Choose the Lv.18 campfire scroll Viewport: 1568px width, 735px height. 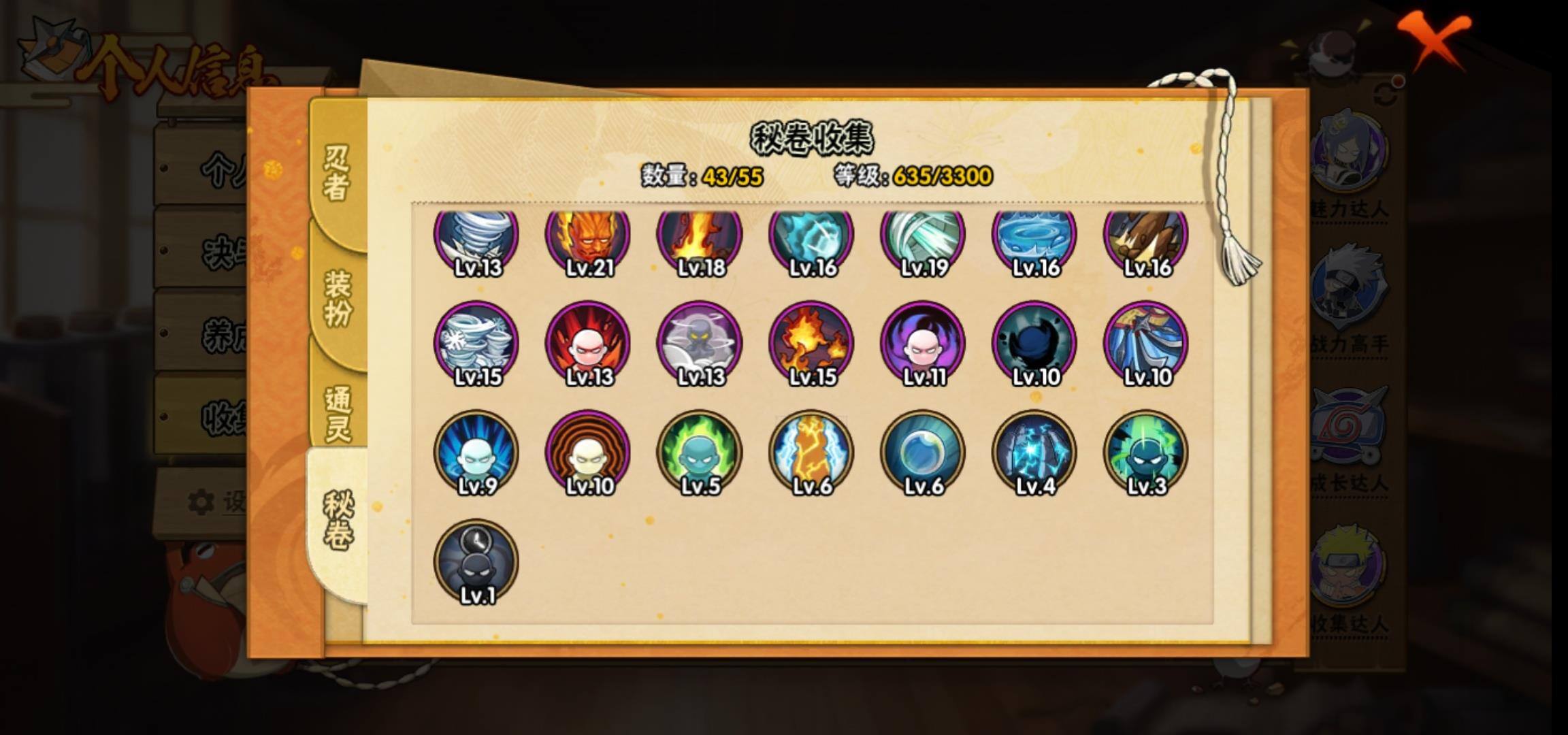pos(700,238)
